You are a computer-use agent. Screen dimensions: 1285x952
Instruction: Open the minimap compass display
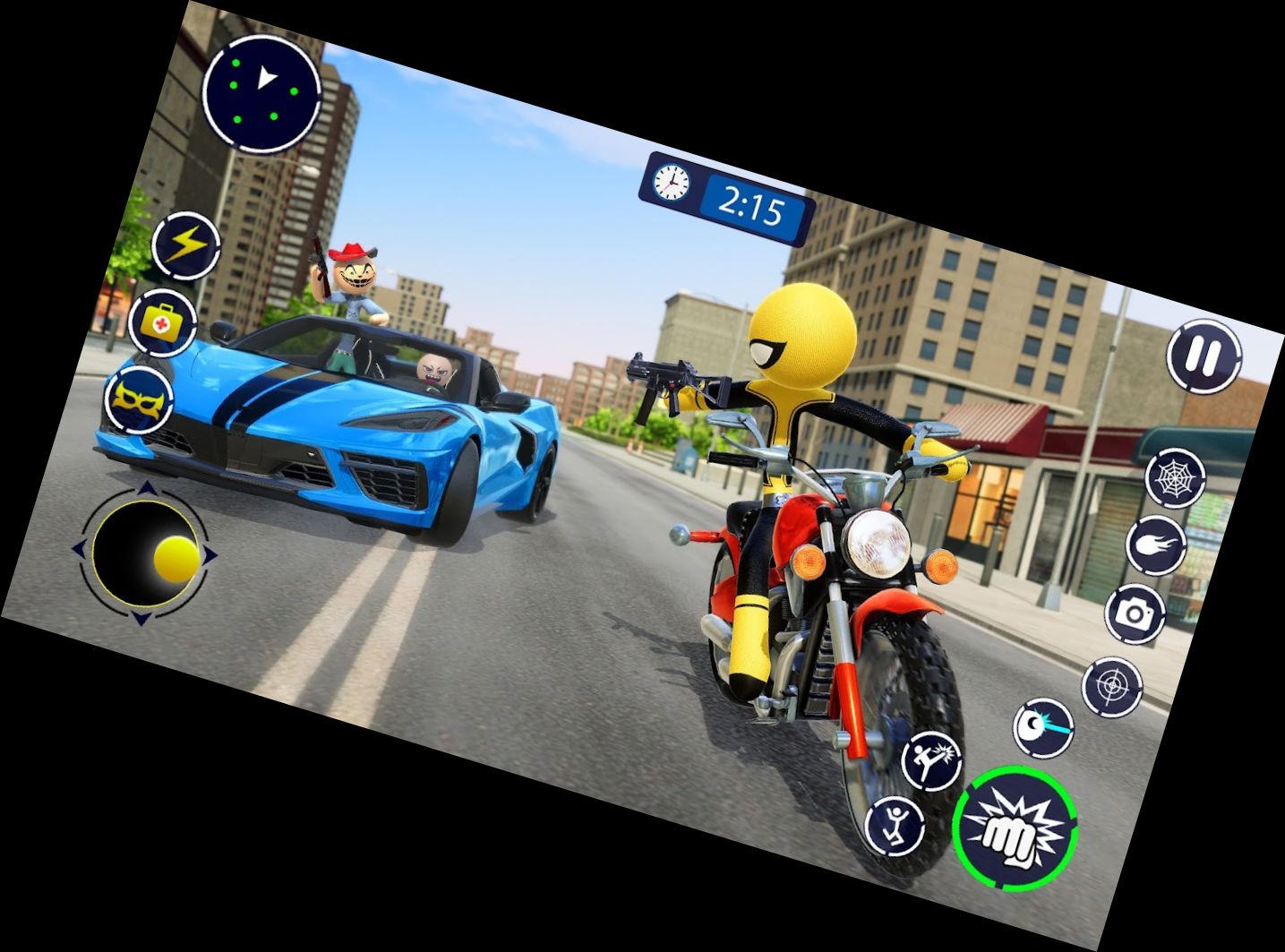pos(262,94)
